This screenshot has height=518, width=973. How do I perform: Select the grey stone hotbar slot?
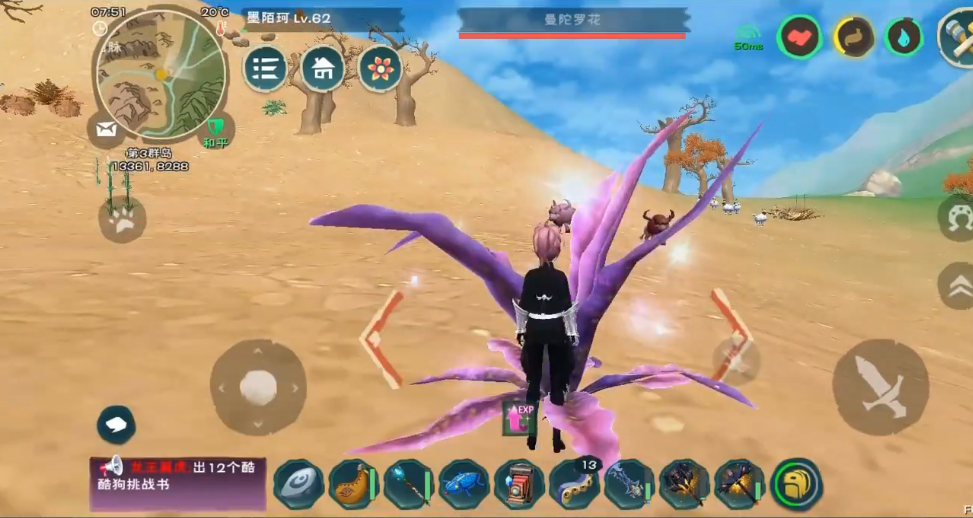coord(298,484)
